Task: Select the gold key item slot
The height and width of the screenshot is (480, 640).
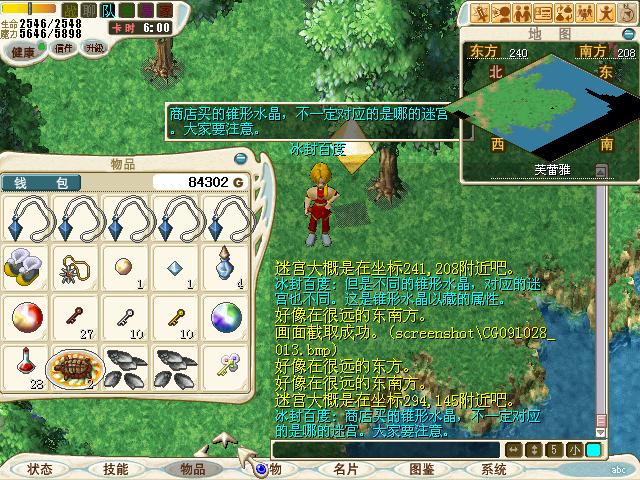Action: click(x=176, y=316)
